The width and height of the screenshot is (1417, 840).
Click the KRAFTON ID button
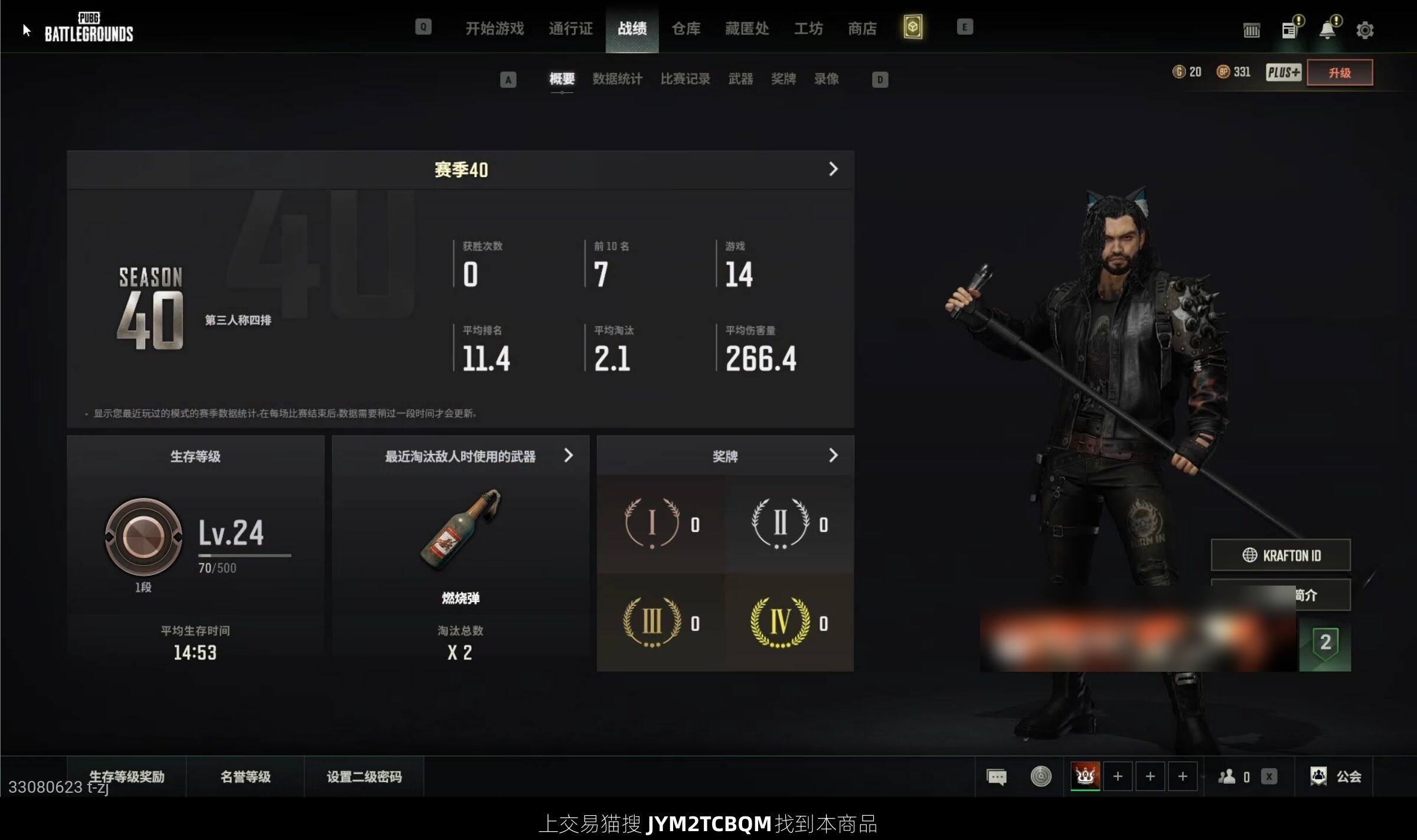coord(1281,555)
